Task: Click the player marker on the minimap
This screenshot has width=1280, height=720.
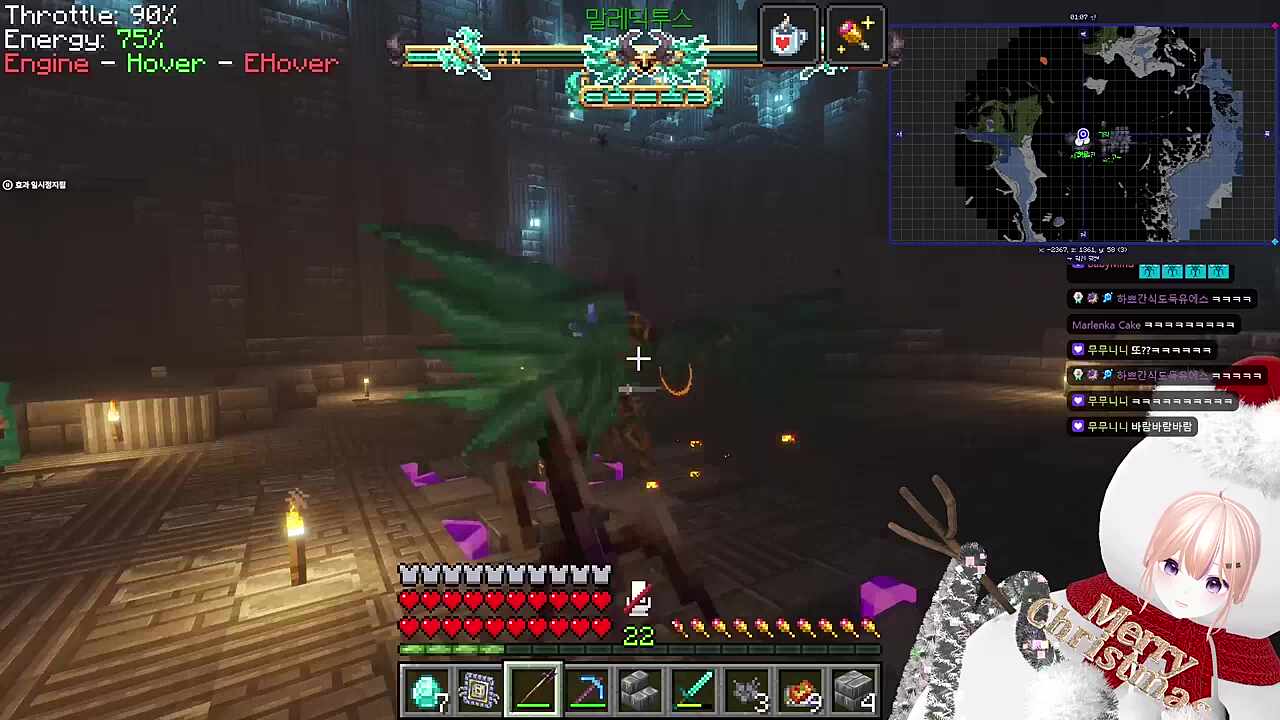Action: coord(1082,138)
